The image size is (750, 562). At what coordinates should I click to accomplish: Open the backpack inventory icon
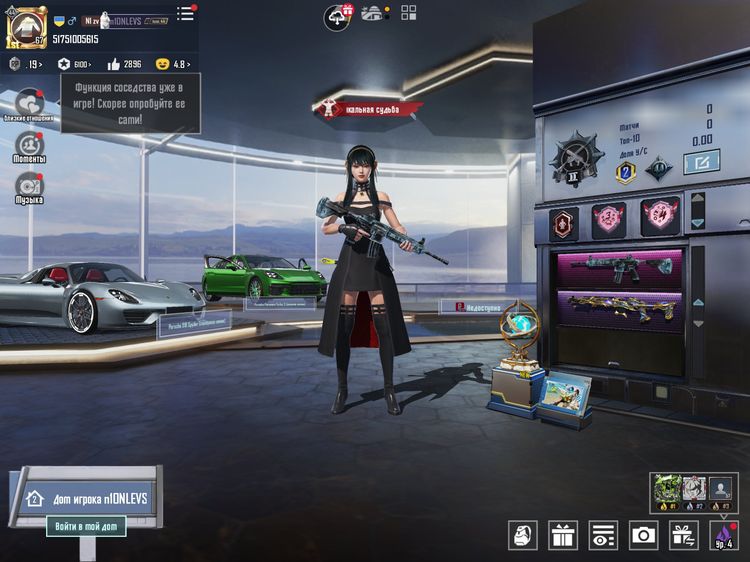tap(523, 535)
